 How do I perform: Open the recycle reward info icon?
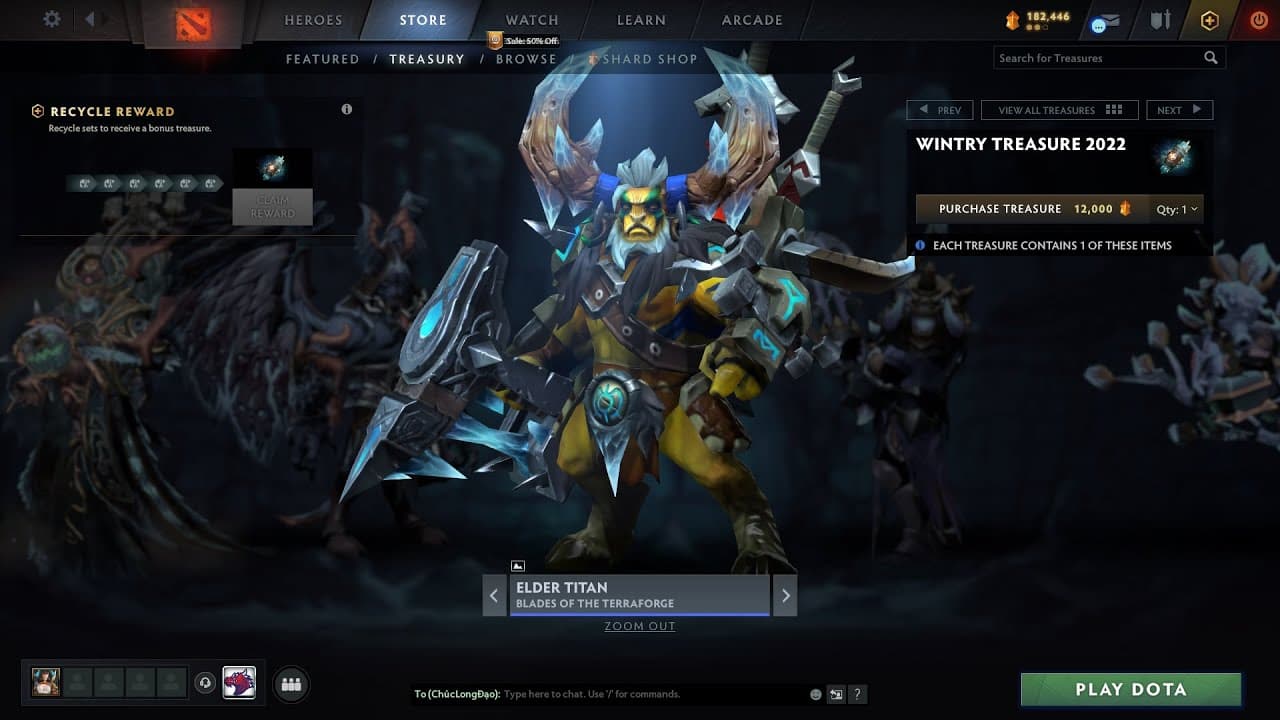point(347,109)
